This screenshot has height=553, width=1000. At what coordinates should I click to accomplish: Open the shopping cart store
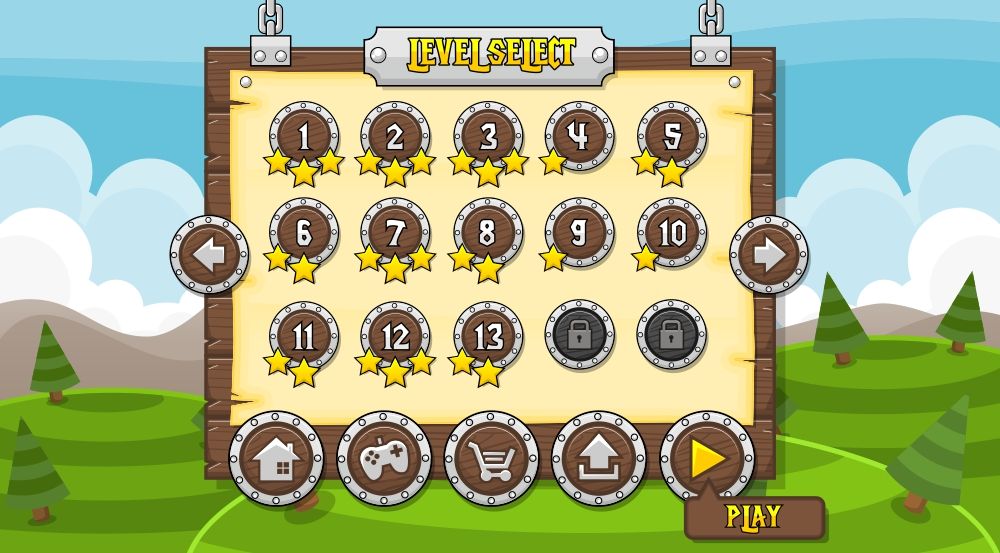point(491,459)
